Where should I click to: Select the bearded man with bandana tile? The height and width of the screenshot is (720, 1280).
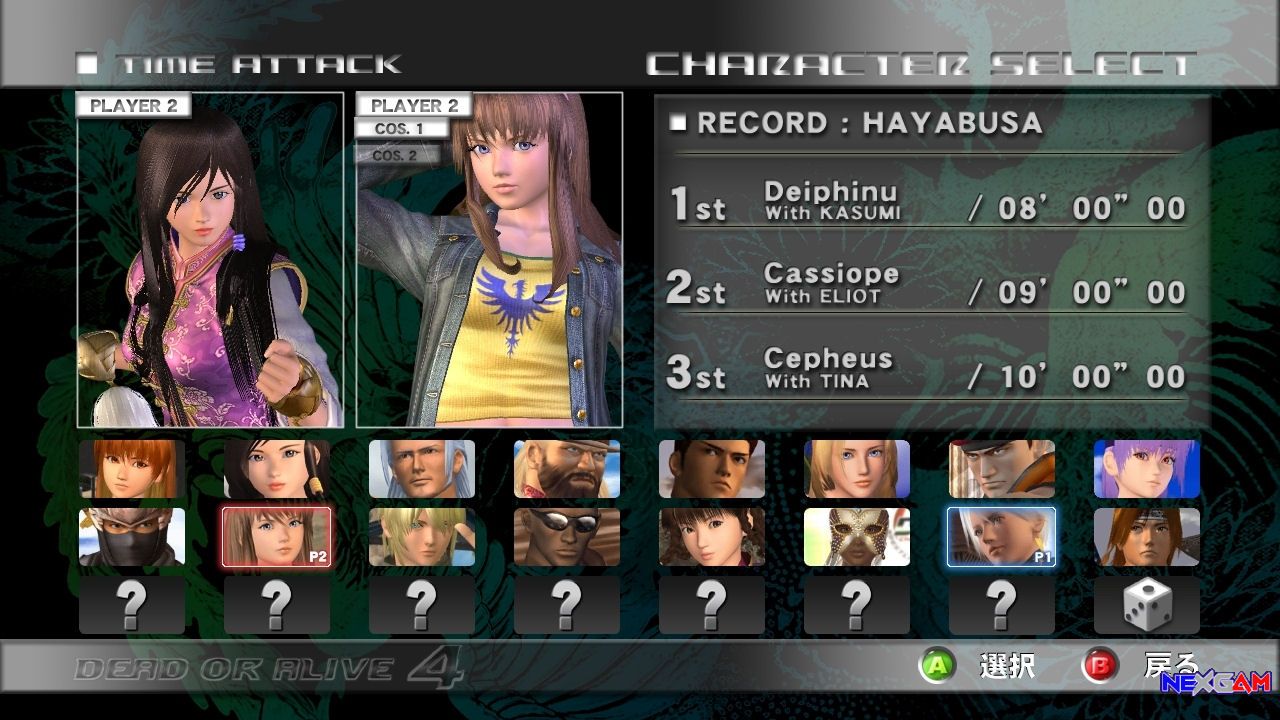(567, 469)
